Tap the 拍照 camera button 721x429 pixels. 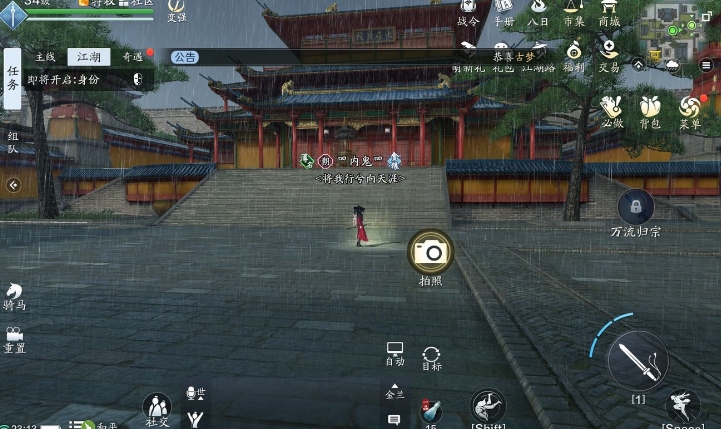(x=431, y=252)
